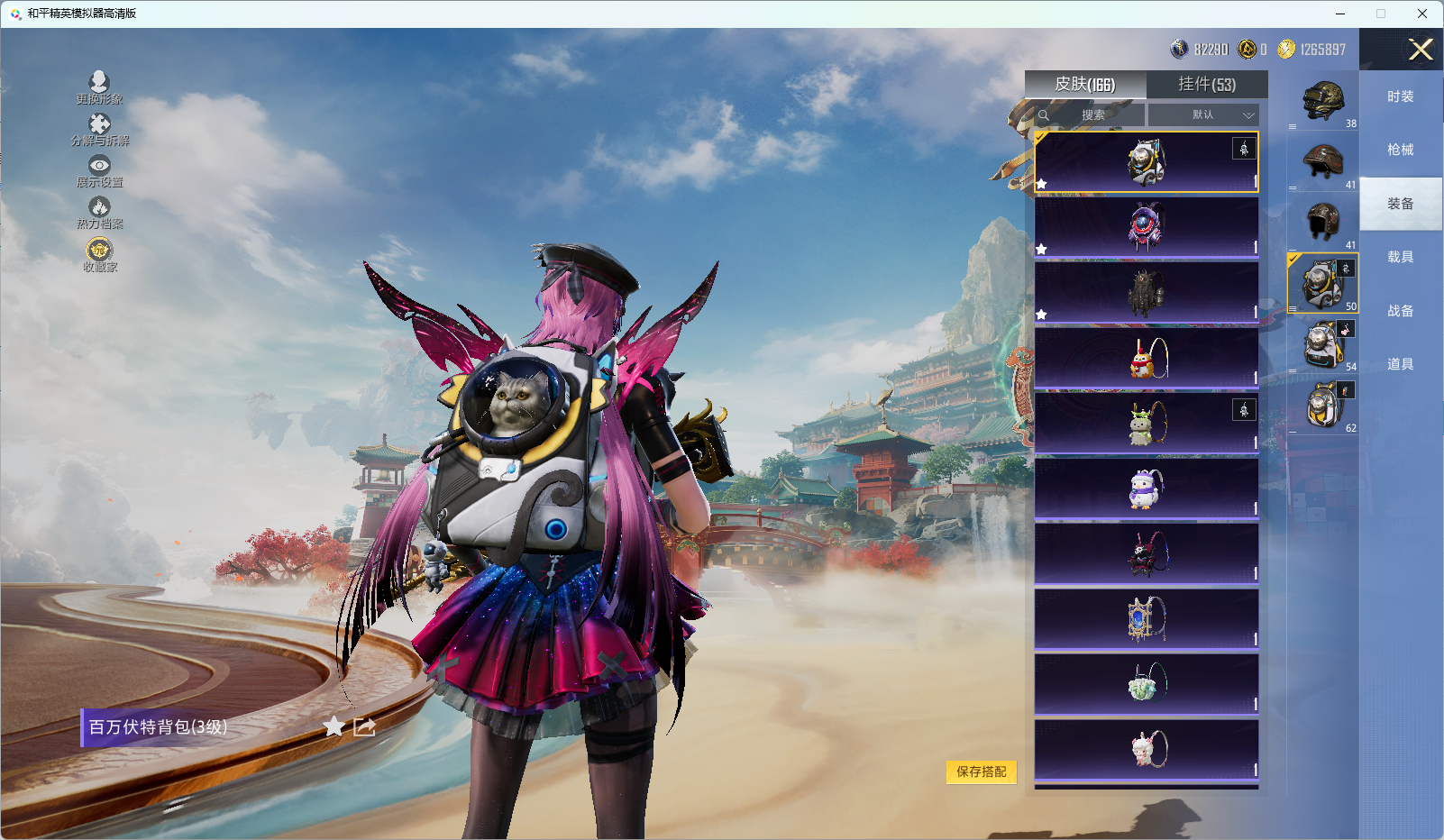Open 分解与拆解 dismantle option
Screen dimensions: 1444x840
[99, 129]
